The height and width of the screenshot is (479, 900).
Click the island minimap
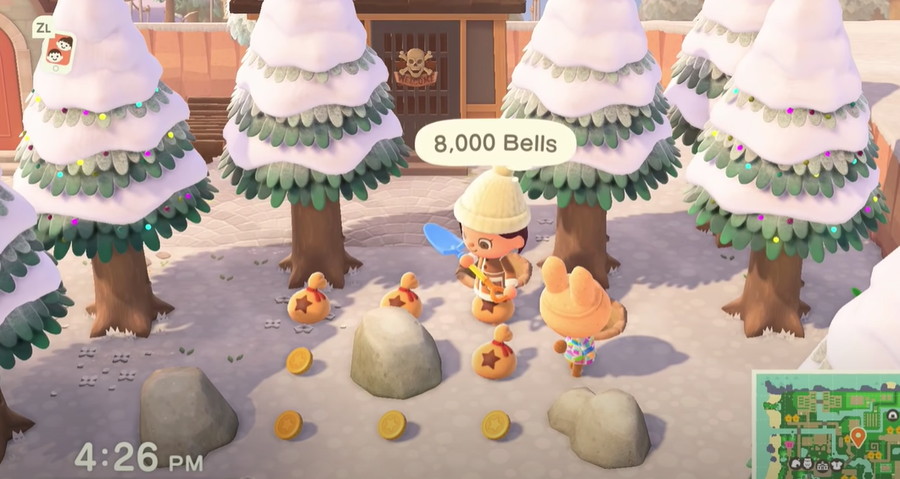824,423
